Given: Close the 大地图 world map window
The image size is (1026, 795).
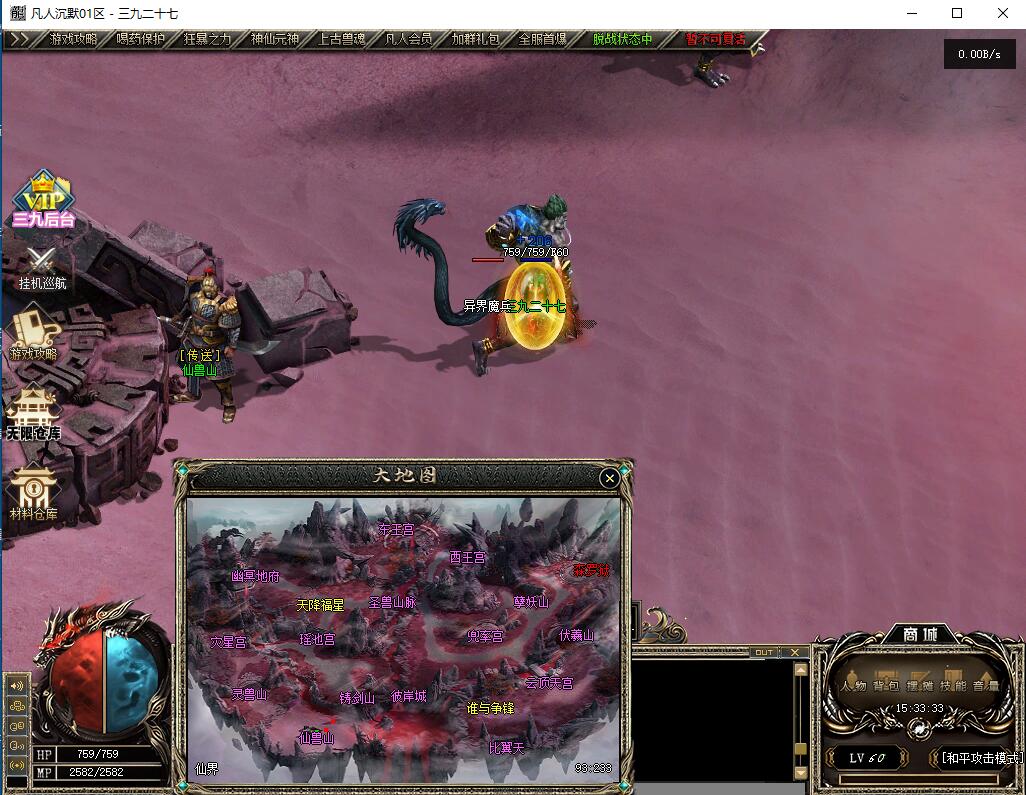Looking at the screenshot, I should click(x=609, y=479).
